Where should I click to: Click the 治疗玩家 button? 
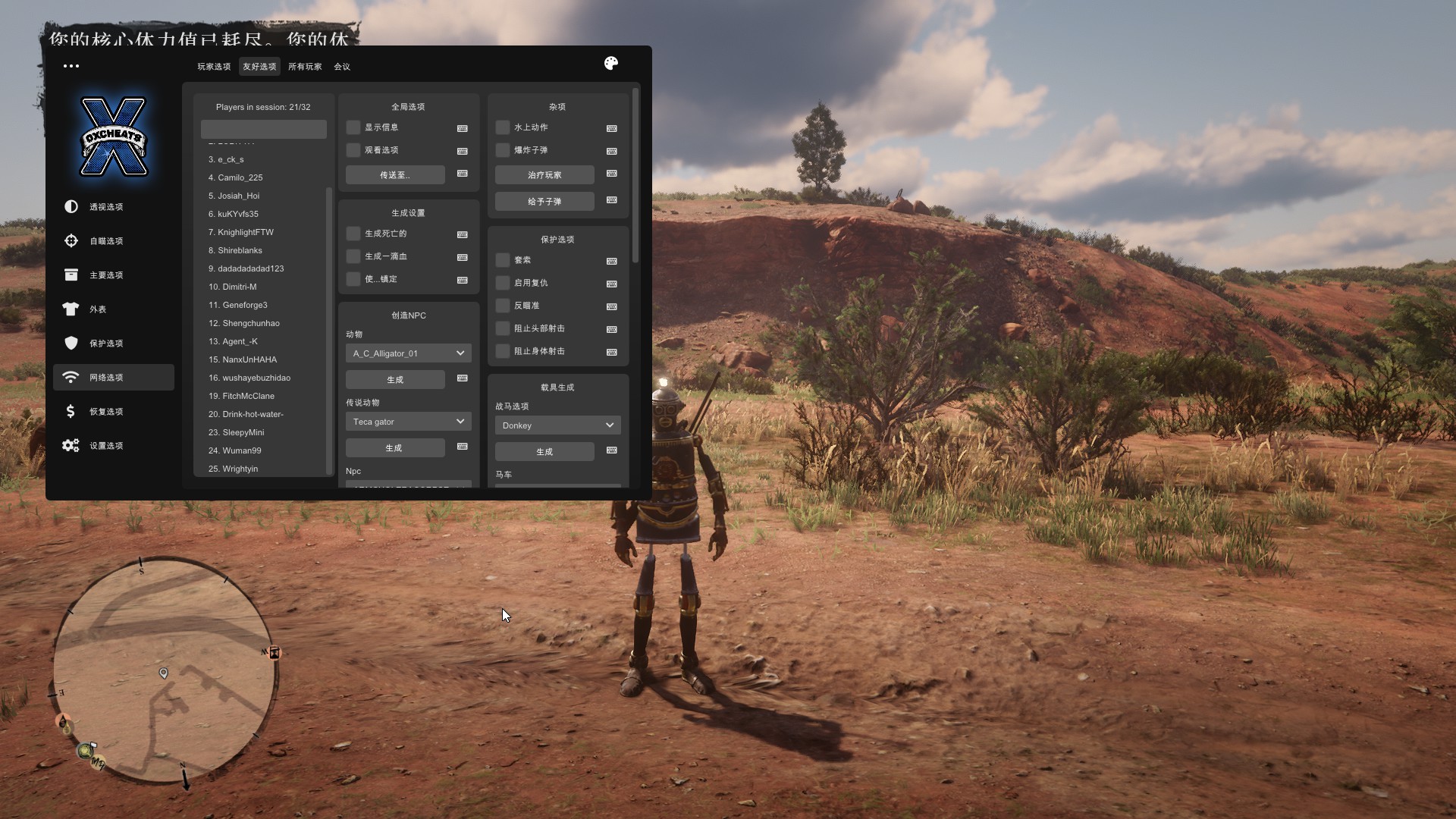point(544,175)
